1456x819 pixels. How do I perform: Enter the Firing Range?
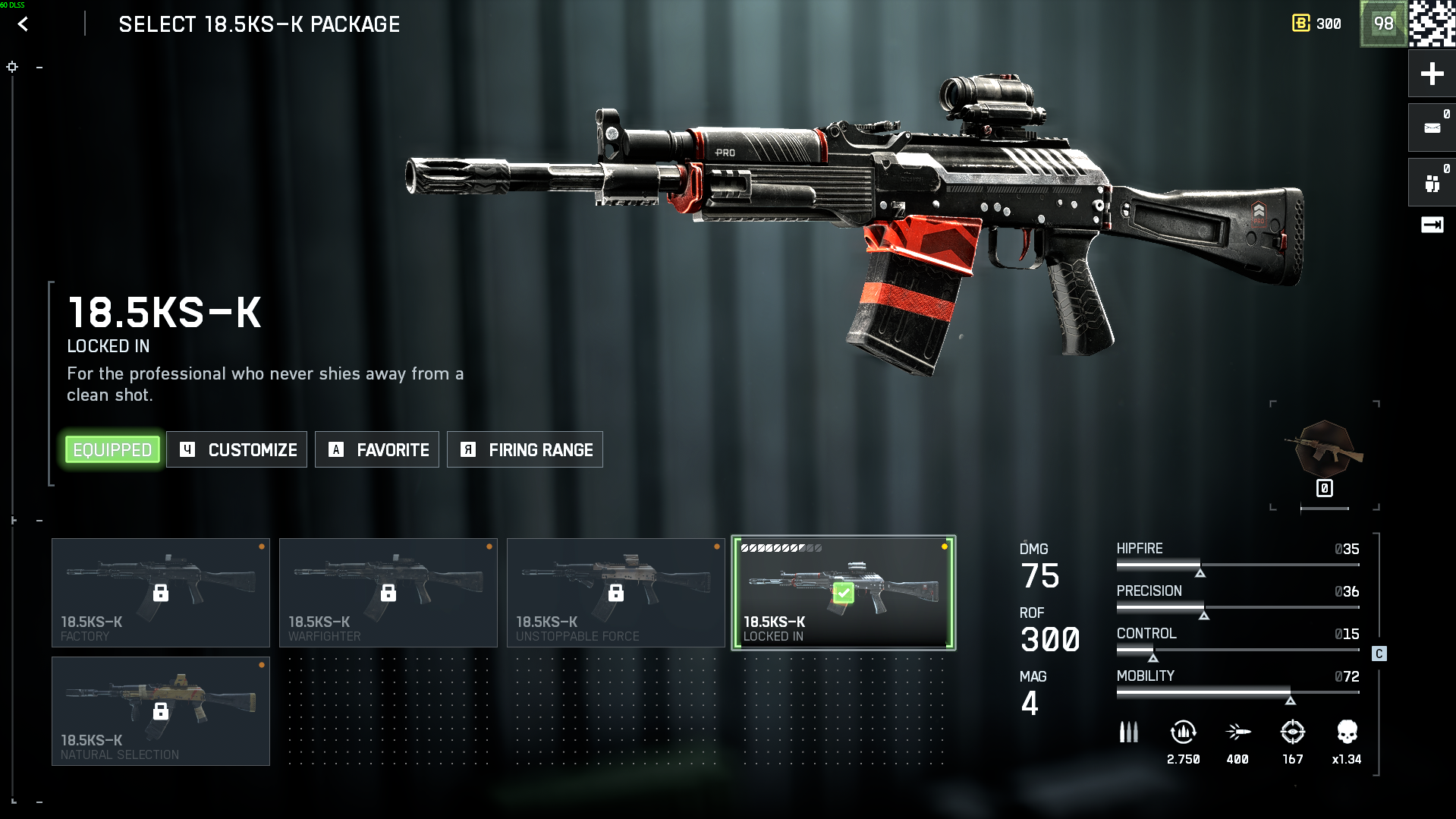point(525,450)
